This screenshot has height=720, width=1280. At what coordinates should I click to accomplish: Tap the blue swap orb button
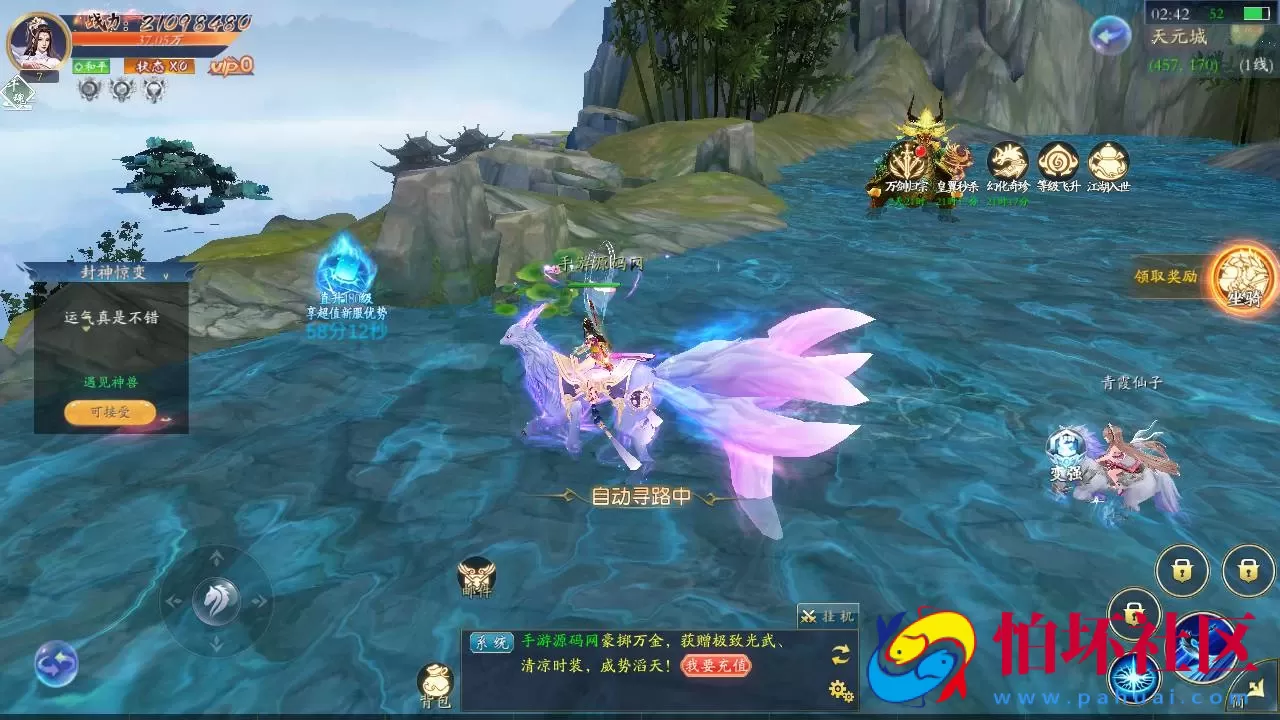(x=56, y=664)
